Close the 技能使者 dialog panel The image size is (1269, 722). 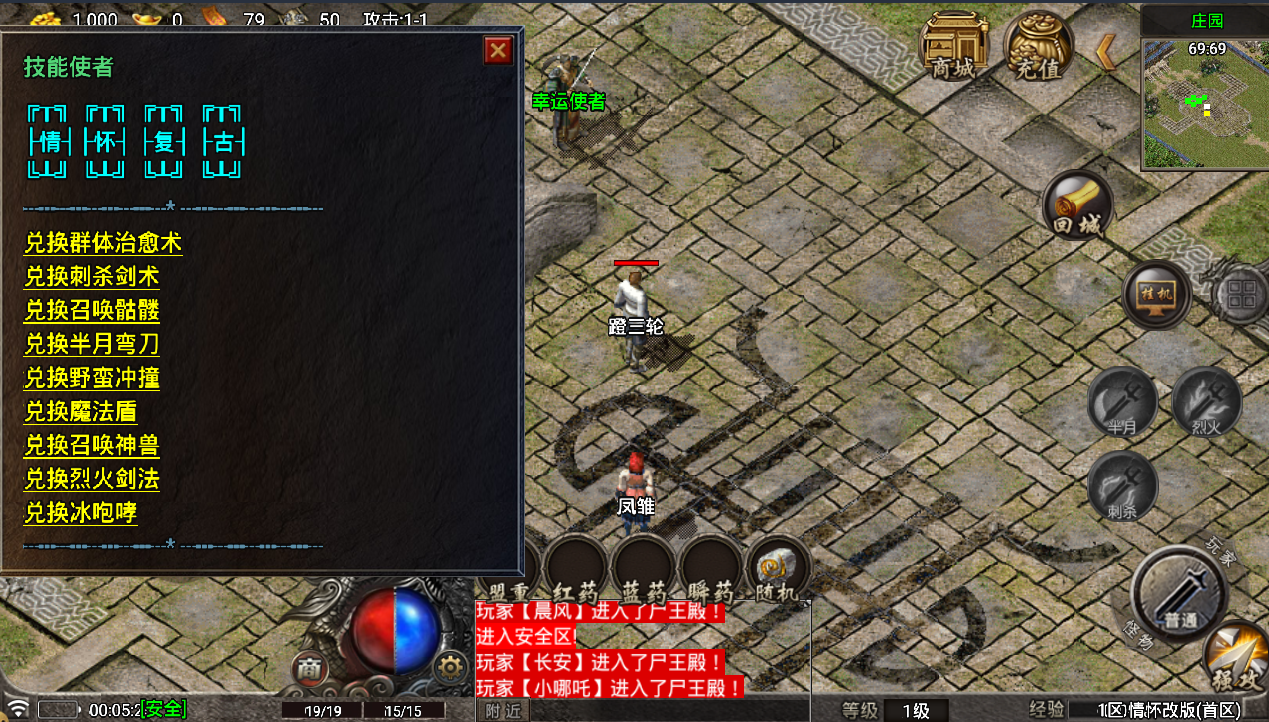coord(498,50)
